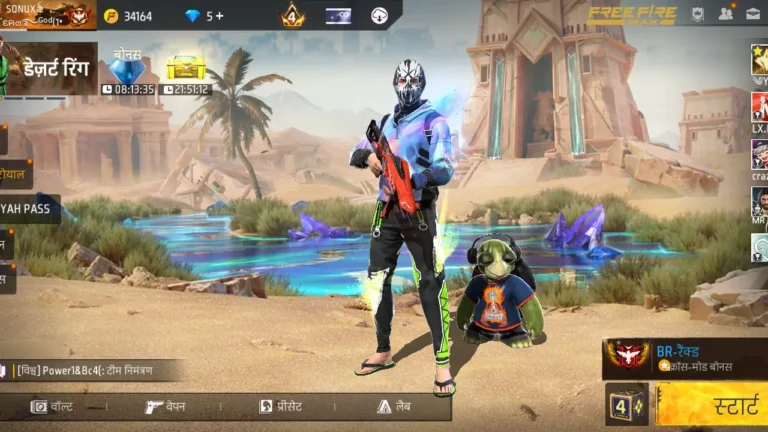The image size is (768, 432).
Task: Open the लैब menu
Action: (394, 407)
